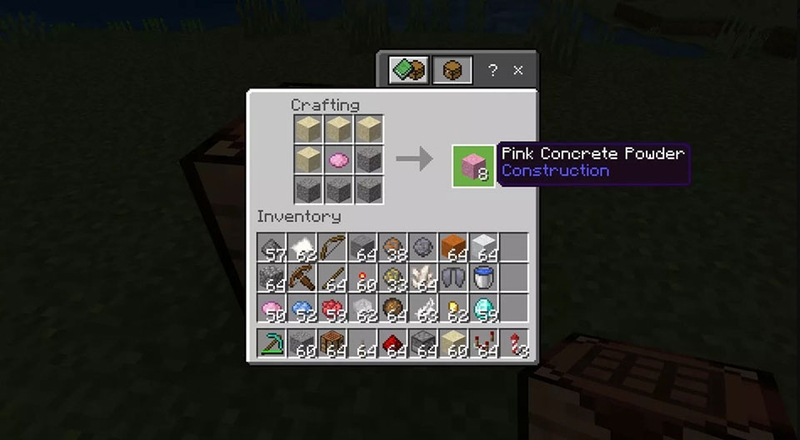Pick up the pink dye stack of 50
The image size is (800, 440).
pyautogui.click(x=270, y=307)
